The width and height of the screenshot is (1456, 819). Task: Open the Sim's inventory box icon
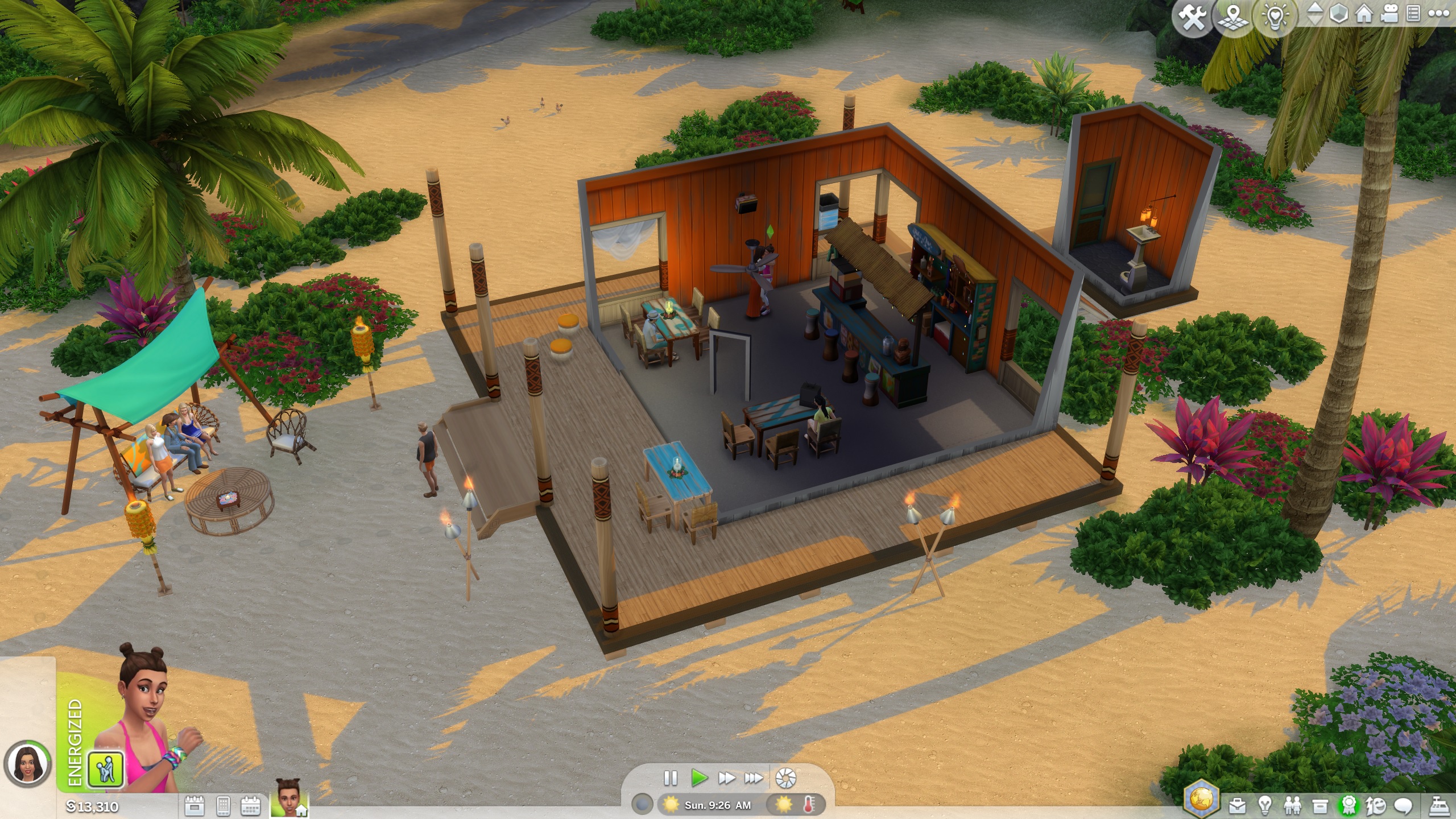coord(1319,806)
